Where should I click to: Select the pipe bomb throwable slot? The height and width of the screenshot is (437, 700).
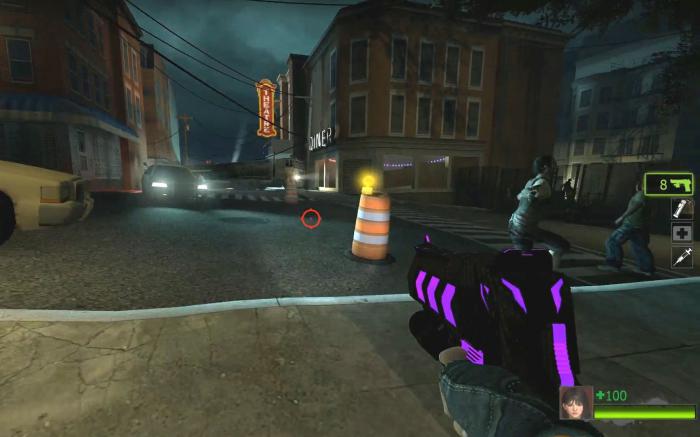click(682, 208)
